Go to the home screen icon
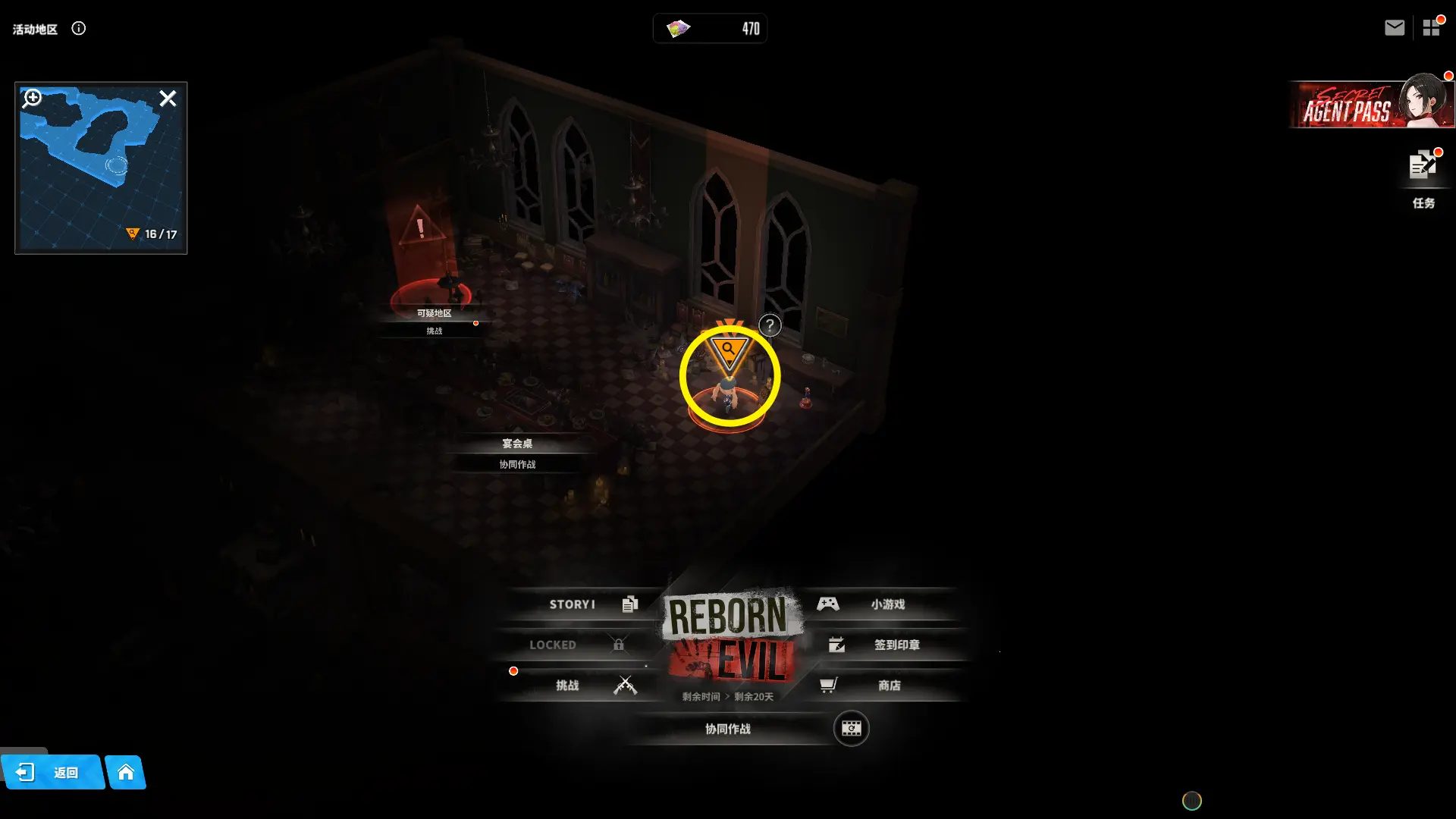Screen dimensions: 1456x819 (x=126, y=773)
